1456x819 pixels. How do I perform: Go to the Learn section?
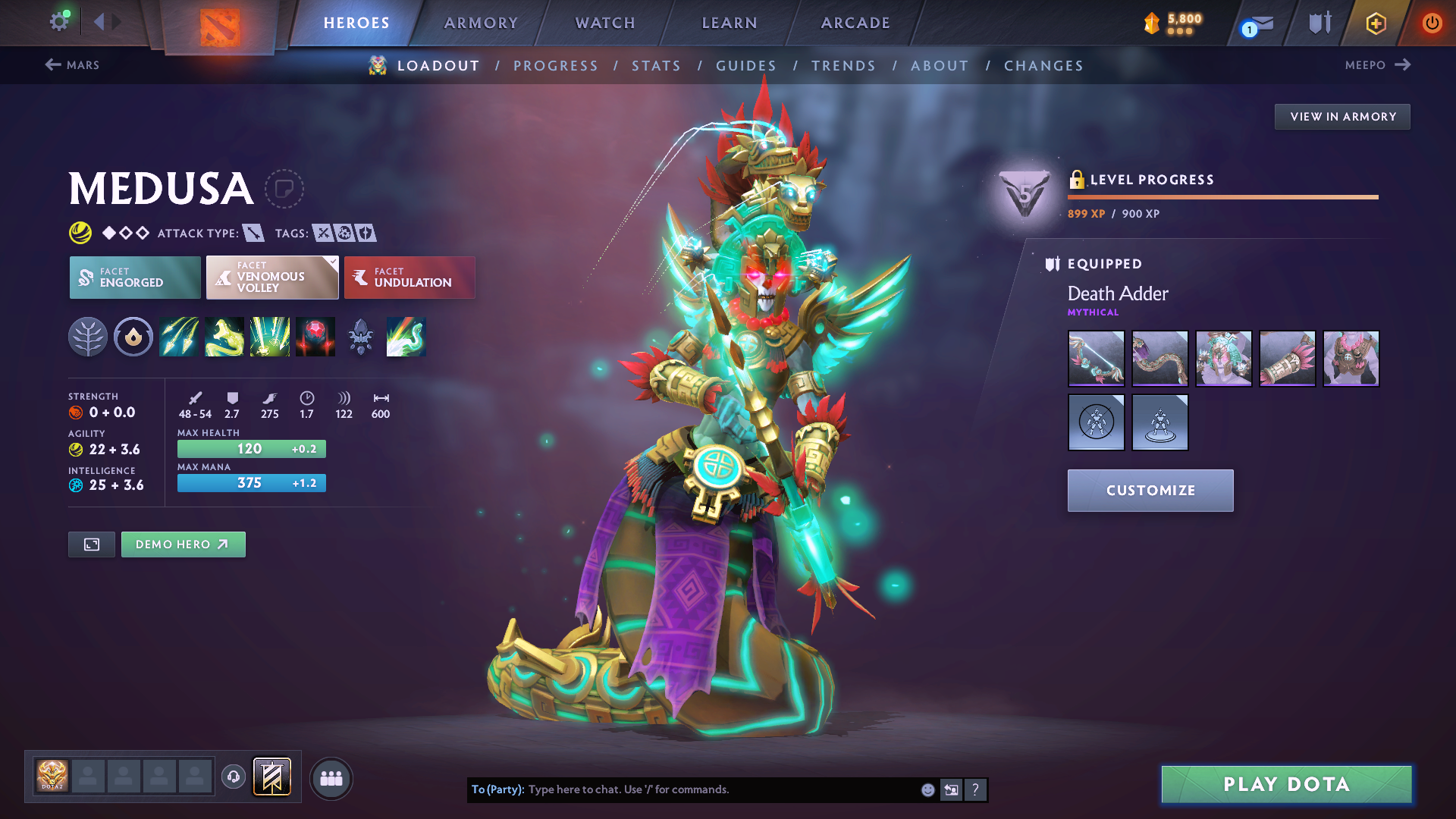[x=730, y=23]
